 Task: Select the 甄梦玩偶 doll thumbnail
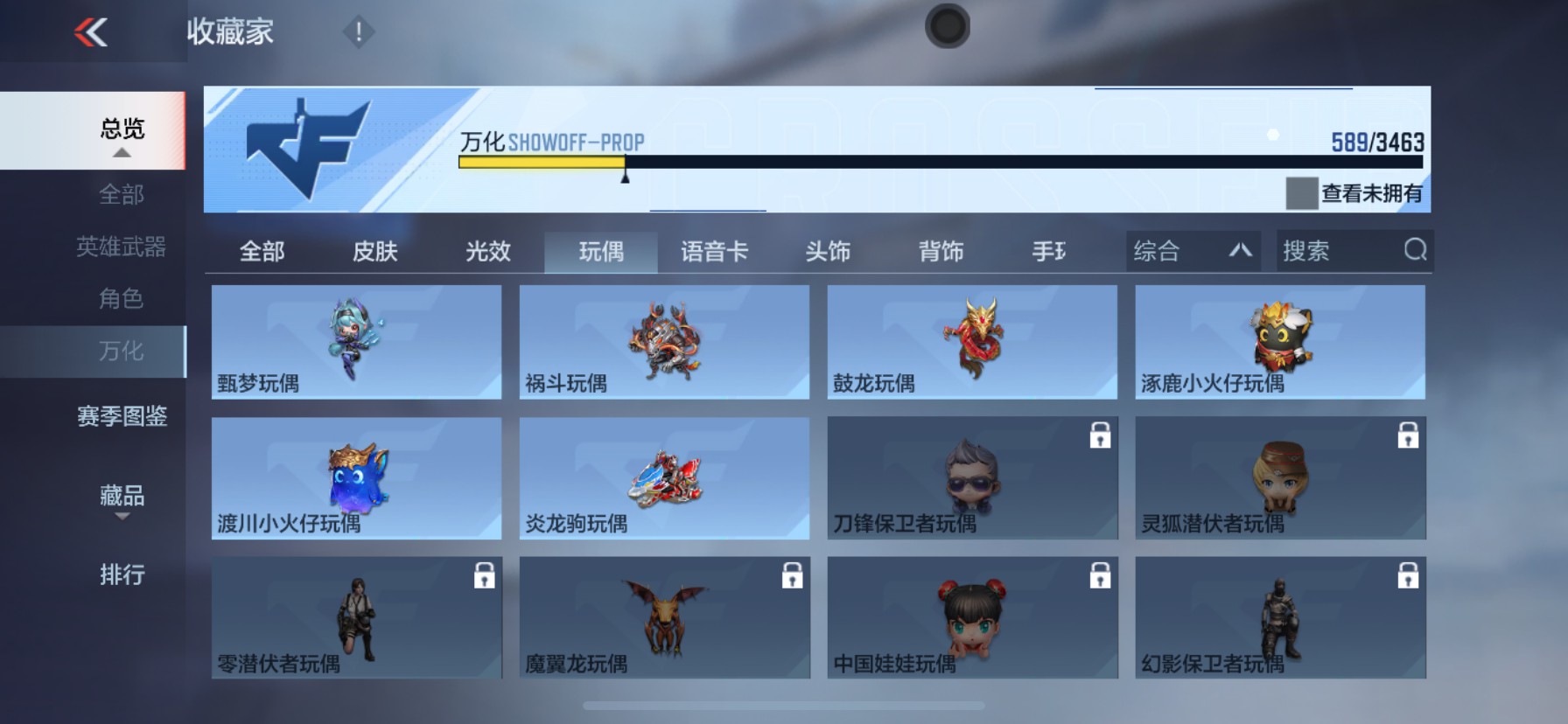(355, 341)
